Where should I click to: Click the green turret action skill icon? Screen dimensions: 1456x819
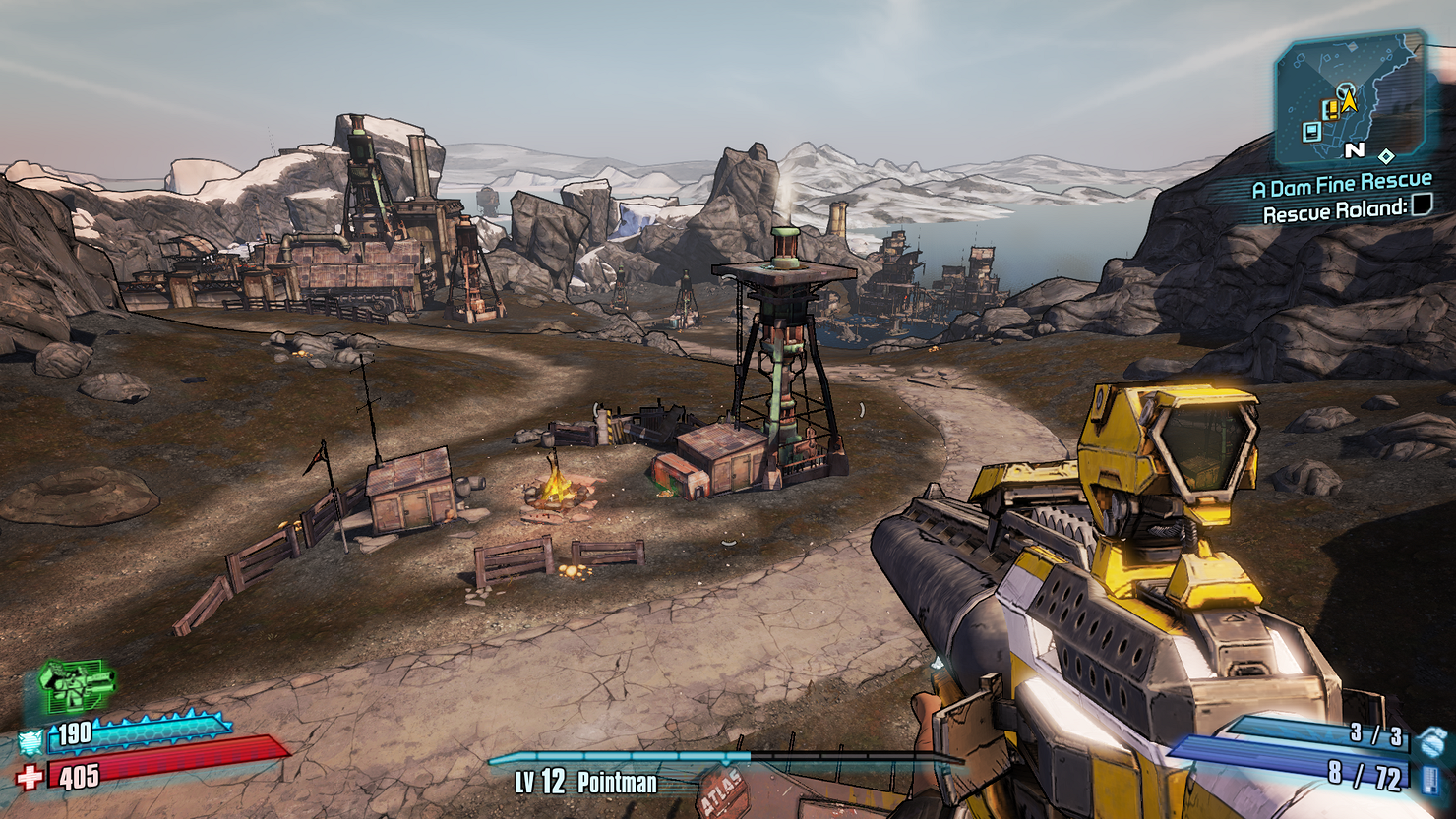point(77,683)
